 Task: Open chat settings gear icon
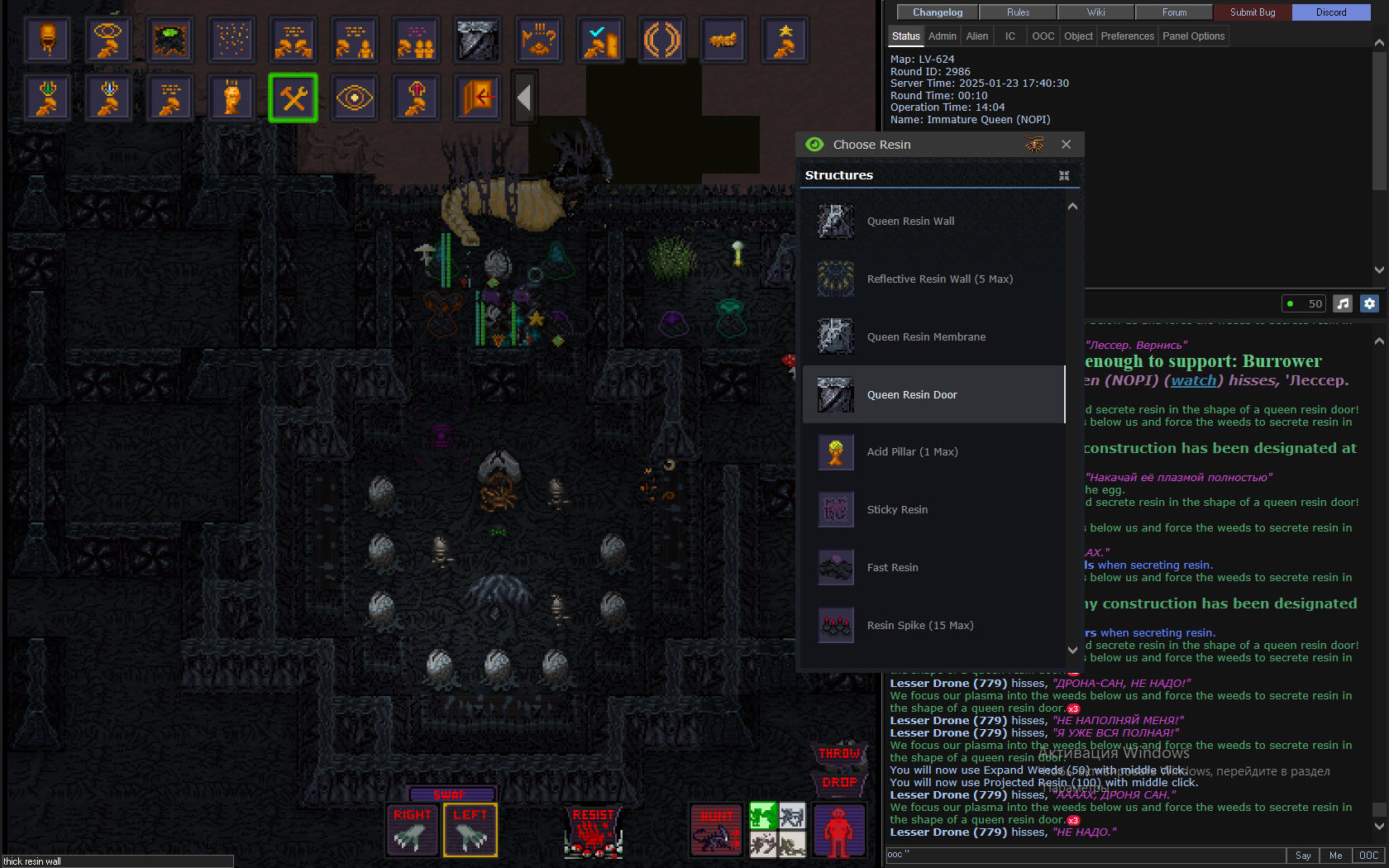point(1369,303)
